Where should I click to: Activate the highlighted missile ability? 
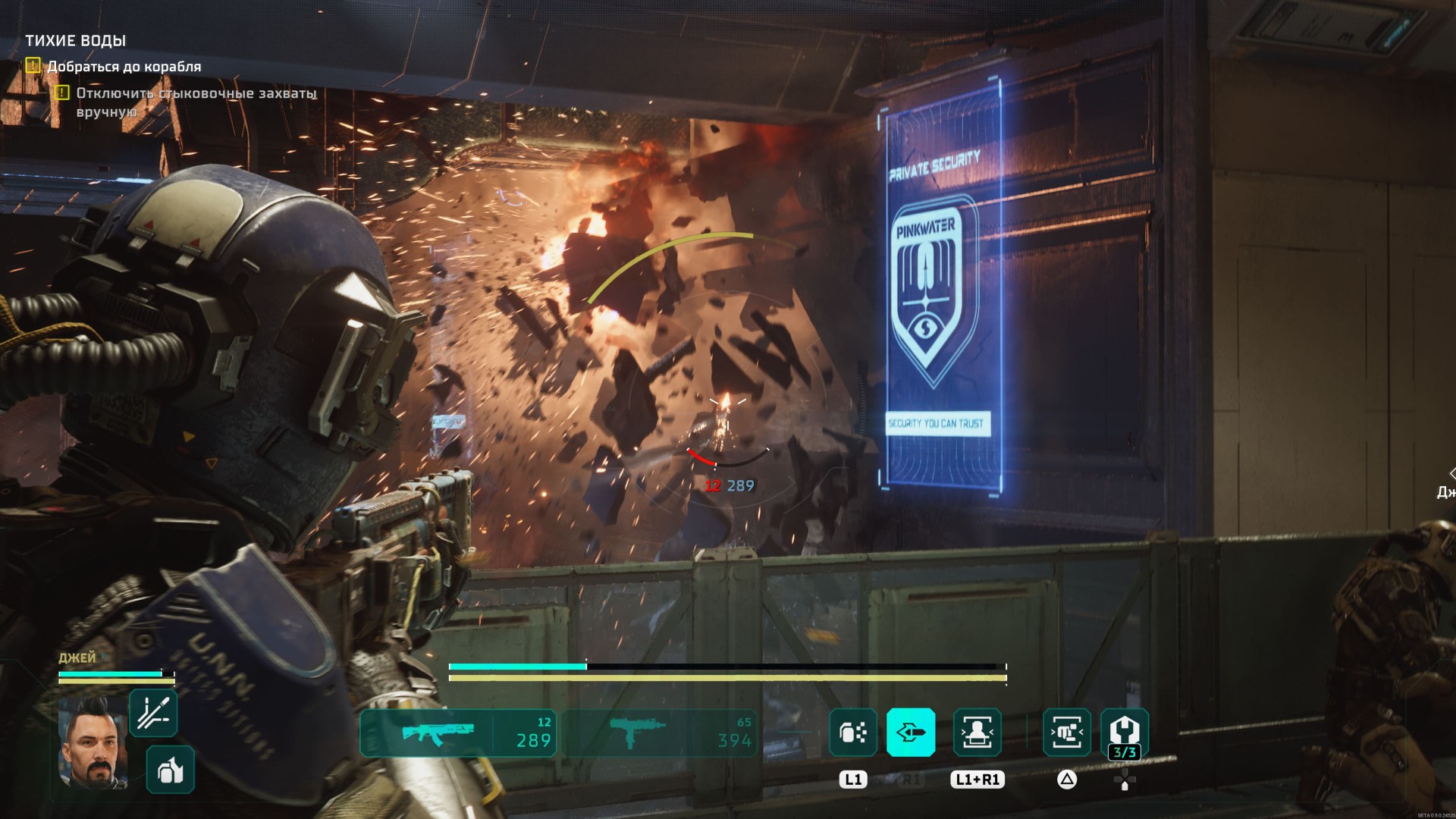[x=911, y=733]
